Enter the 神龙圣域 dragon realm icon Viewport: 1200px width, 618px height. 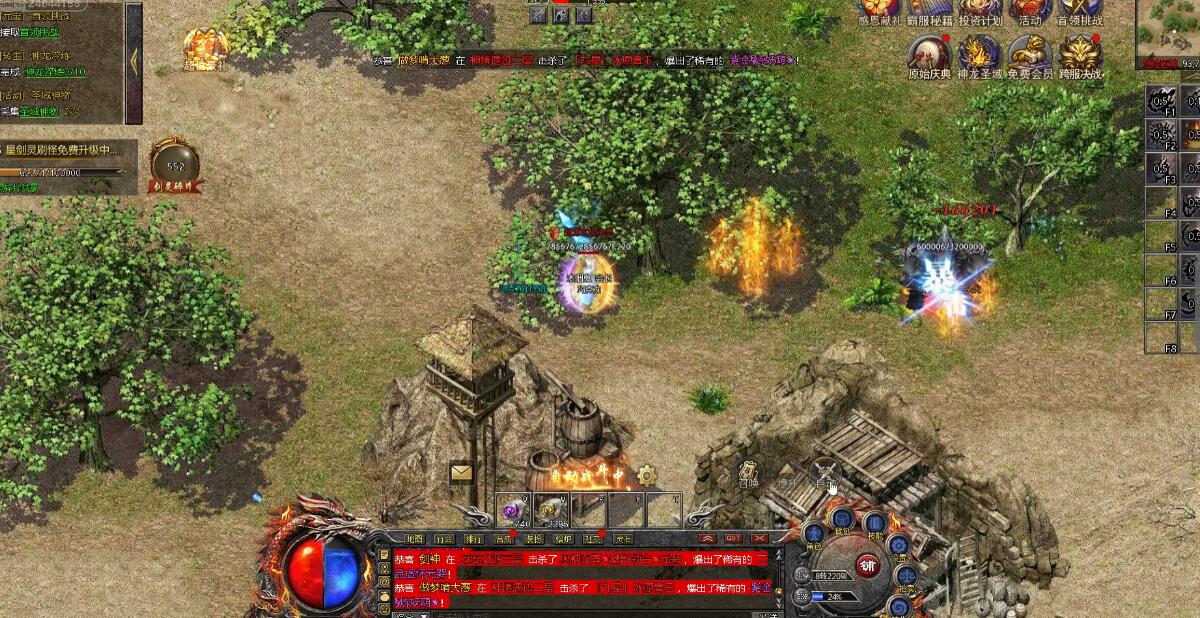click(x=980, y=54)
